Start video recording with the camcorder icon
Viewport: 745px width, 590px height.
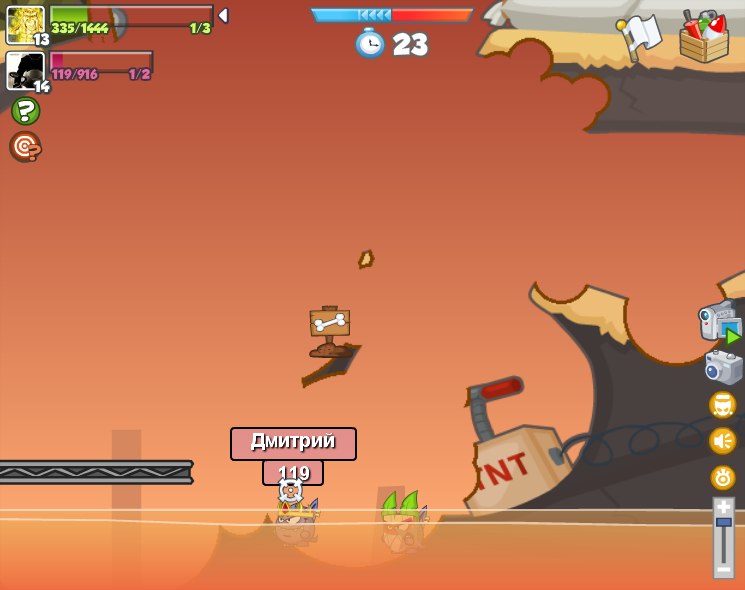(720, 323)
